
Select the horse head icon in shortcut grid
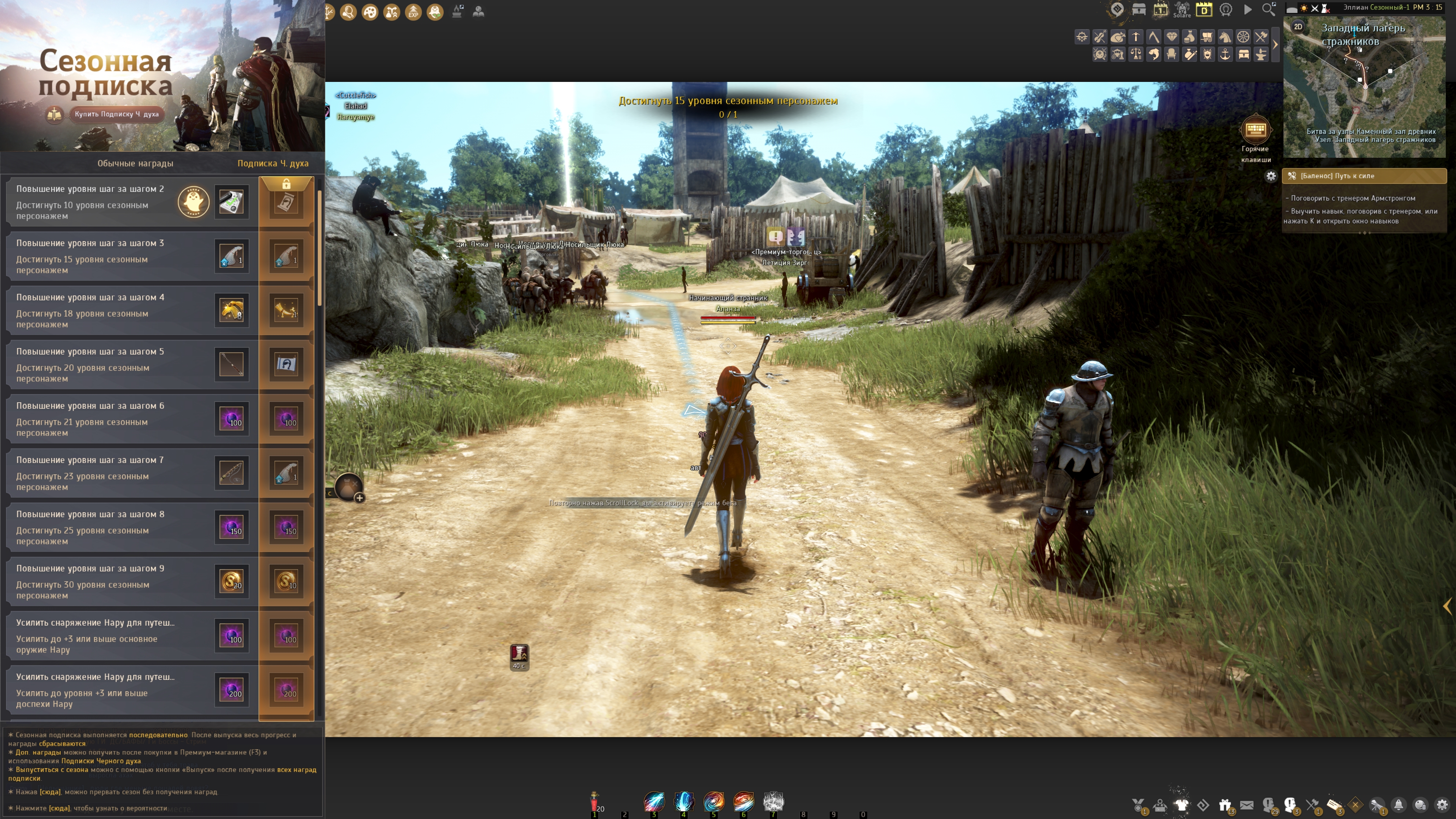coord(1225,37)
